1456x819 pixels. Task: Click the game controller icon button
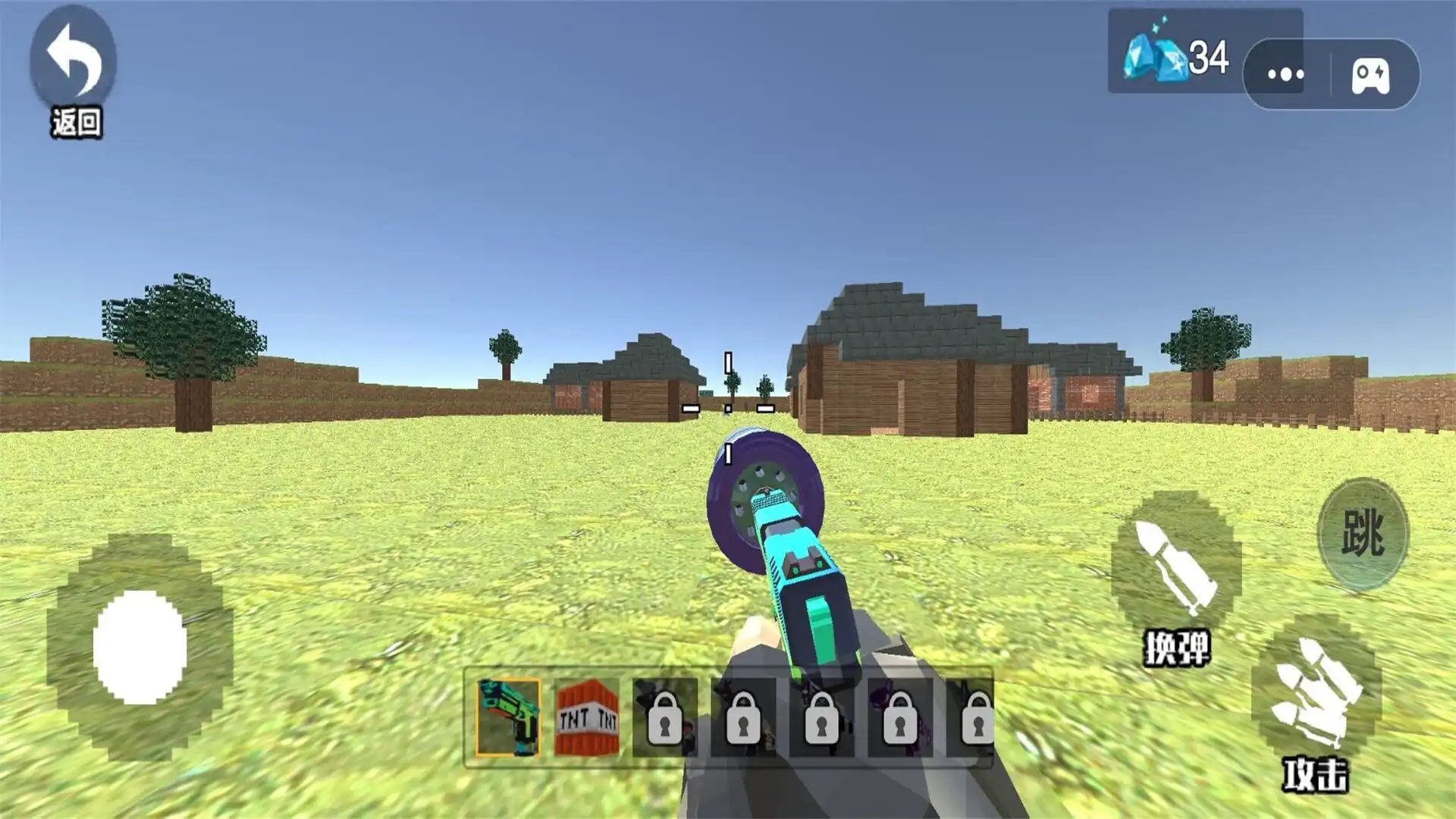click(x=1371, y=76)
